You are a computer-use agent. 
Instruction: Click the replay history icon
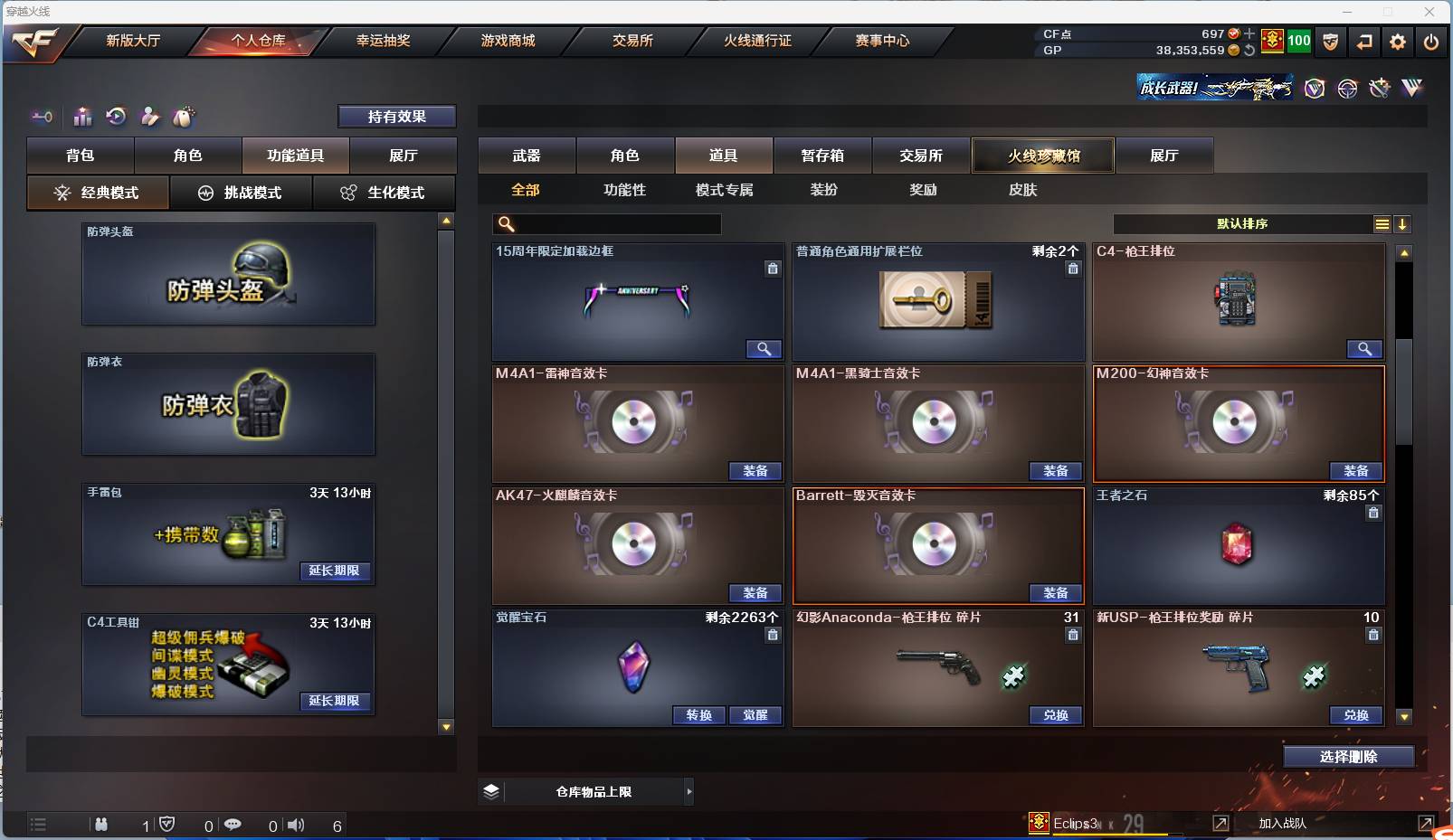click(115, 117)
